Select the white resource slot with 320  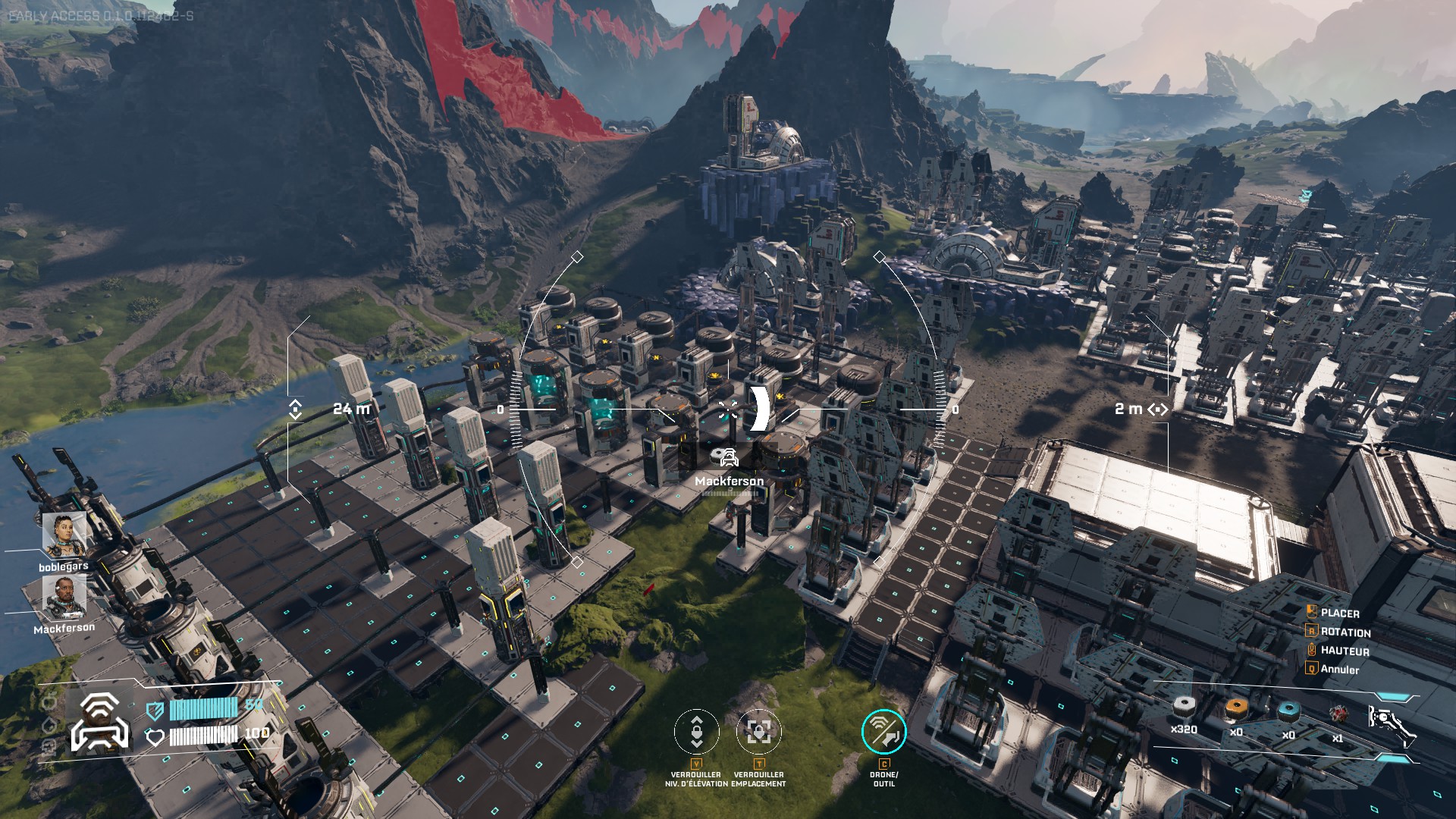[1184, 711]
